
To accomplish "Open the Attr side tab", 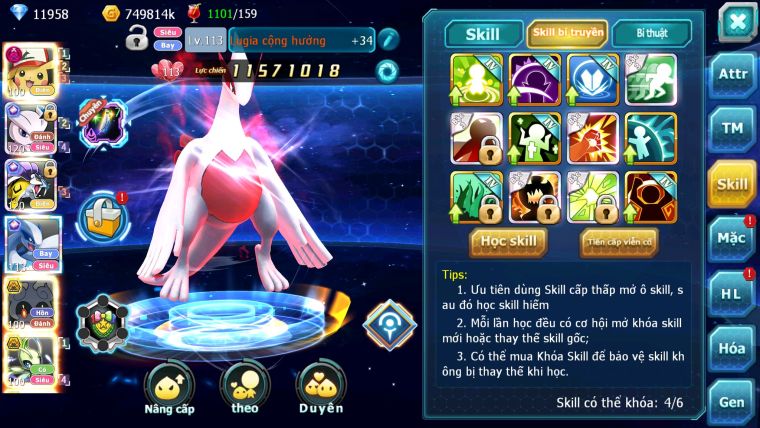I will pyautogui.click(x=732, y=74).
